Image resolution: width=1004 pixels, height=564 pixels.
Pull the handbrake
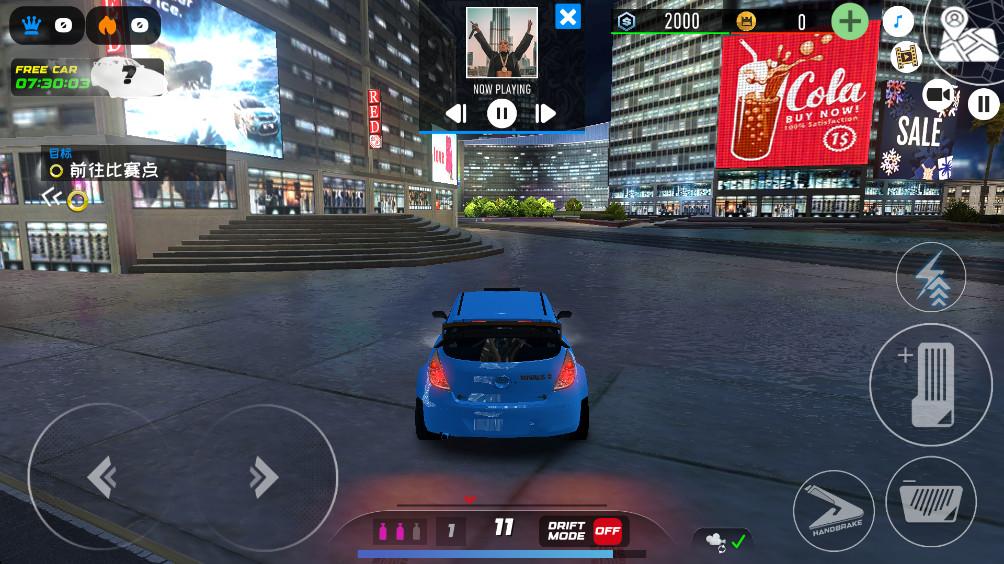[x=833, y=510]
